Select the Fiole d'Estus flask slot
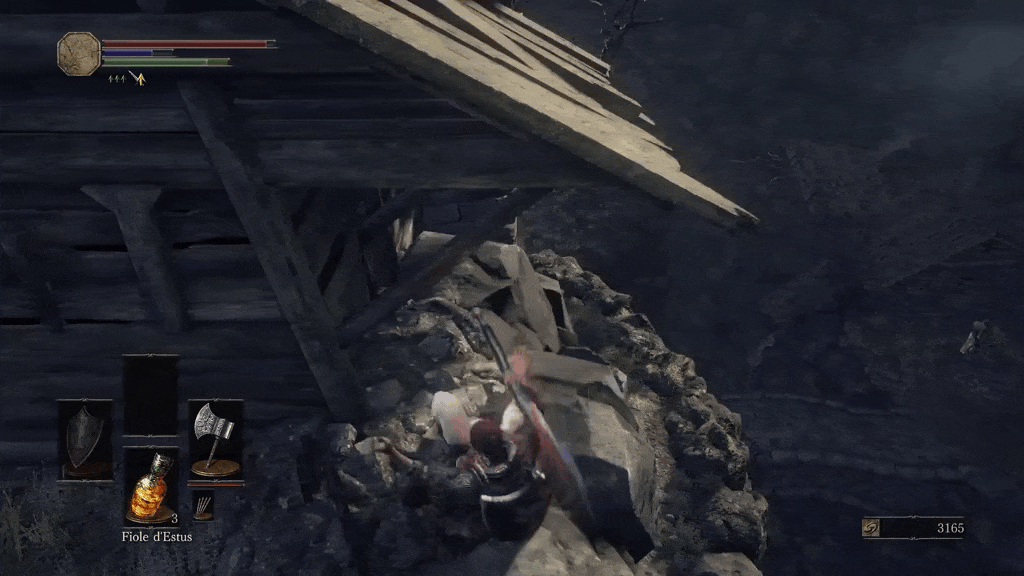 coord(150,486)
